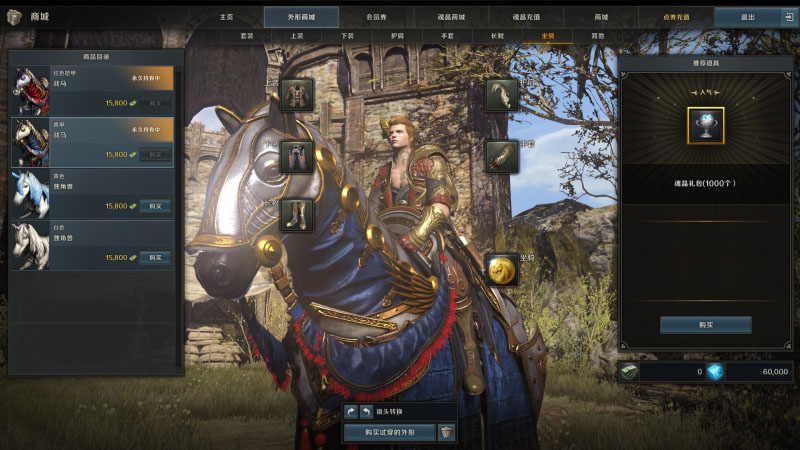Open the 魂晶礼包 trophy item icon

[705, 126]
